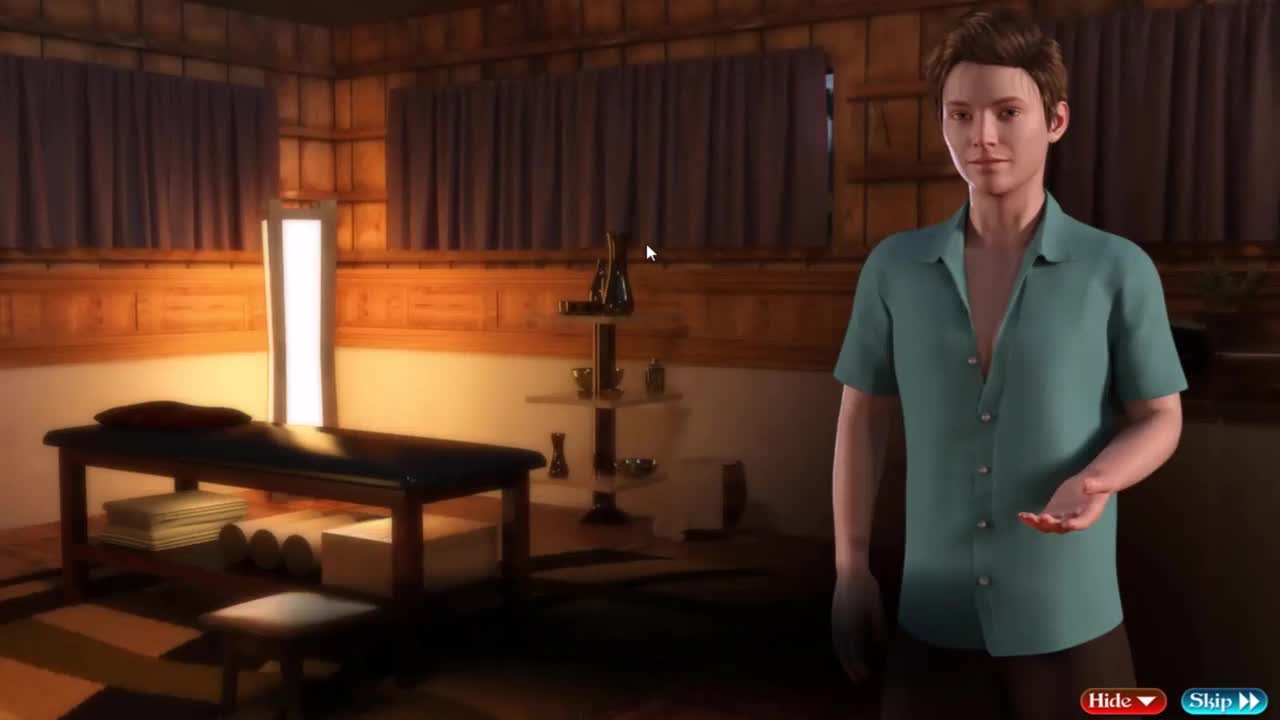The height and width of the screenshot is (720, 1280).
Task: Skip the dialogue with the Skip button
Action: [x=1223, y=701]
